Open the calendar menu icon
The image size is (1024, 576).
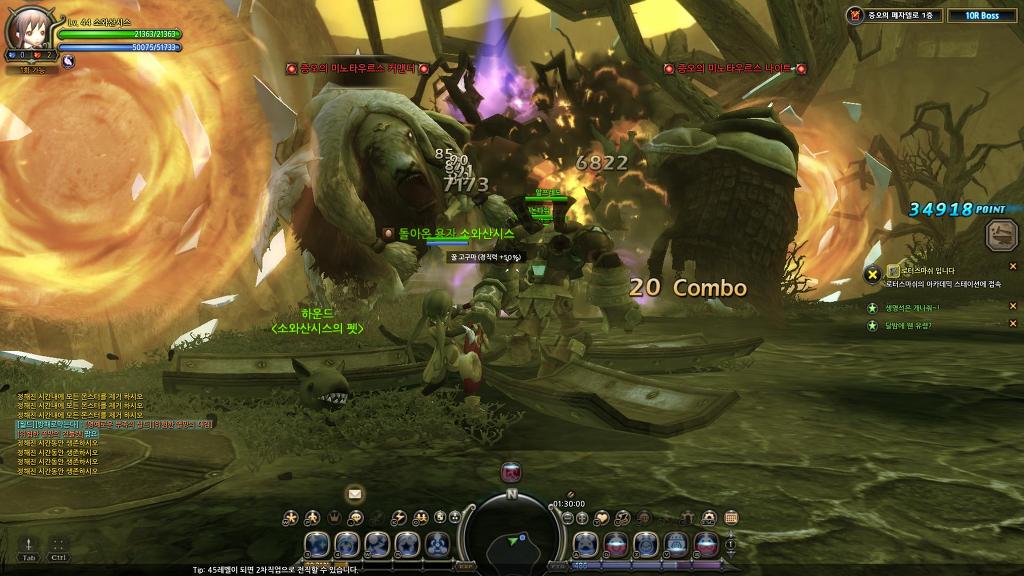pos(731,517)
